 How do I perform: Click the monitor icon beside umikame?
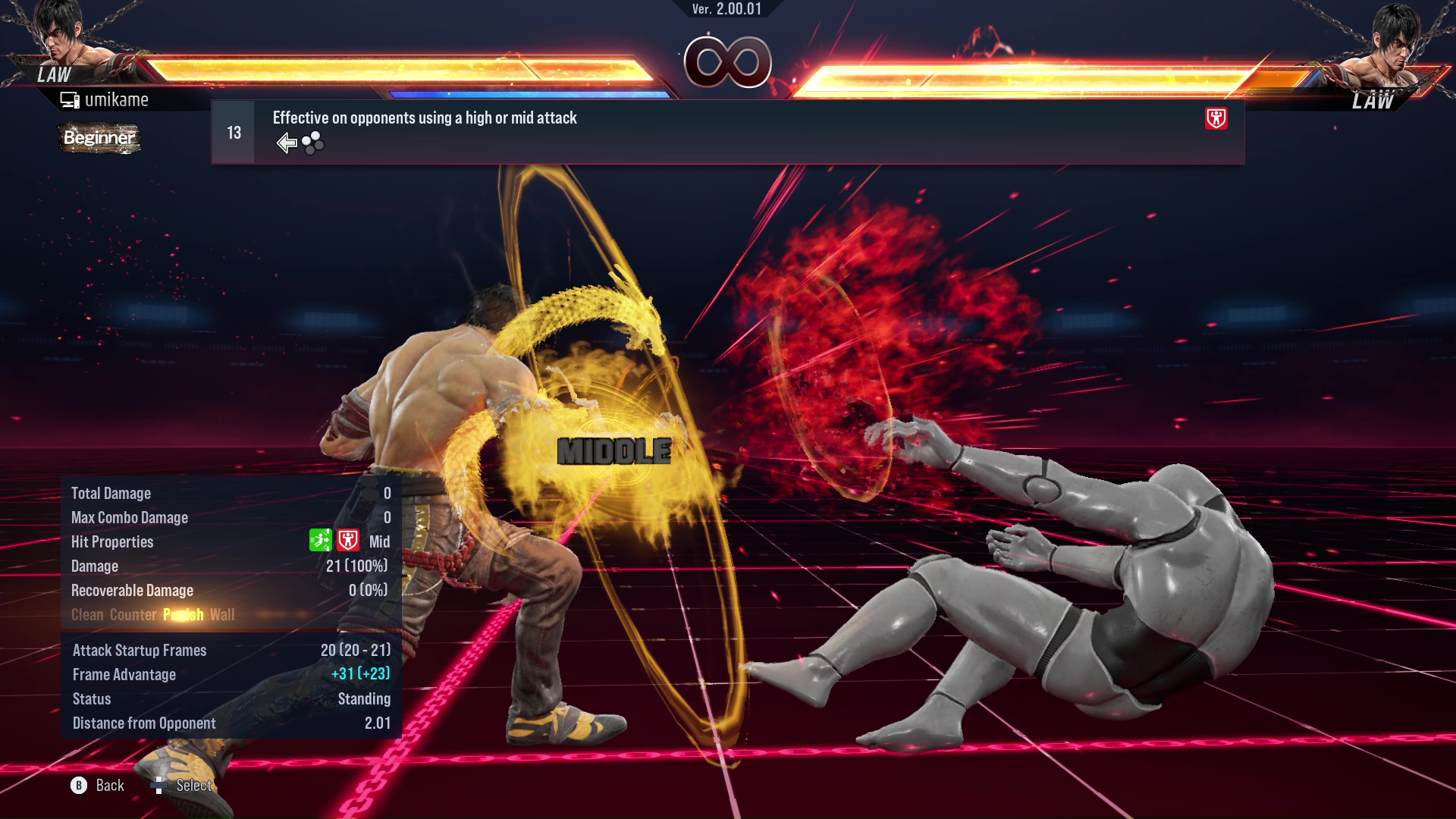pyautogui.click(x=70, y=99)
